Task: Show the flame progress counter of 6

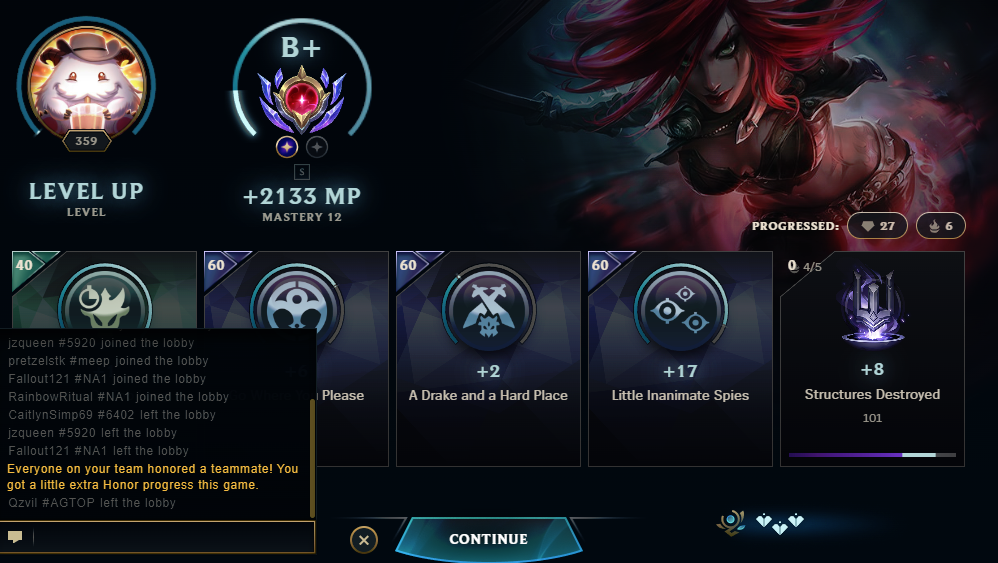Action: (939, 226)
